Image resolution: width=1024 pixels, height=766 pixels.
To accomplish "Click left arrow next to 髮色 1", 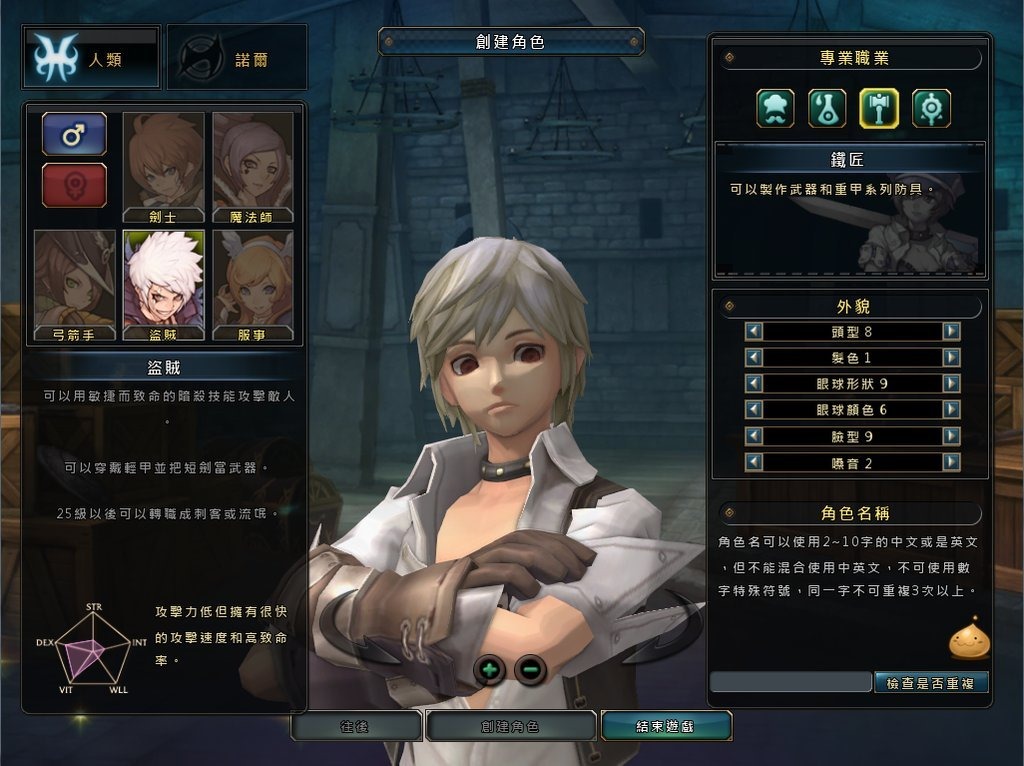I will click(754, 357).
